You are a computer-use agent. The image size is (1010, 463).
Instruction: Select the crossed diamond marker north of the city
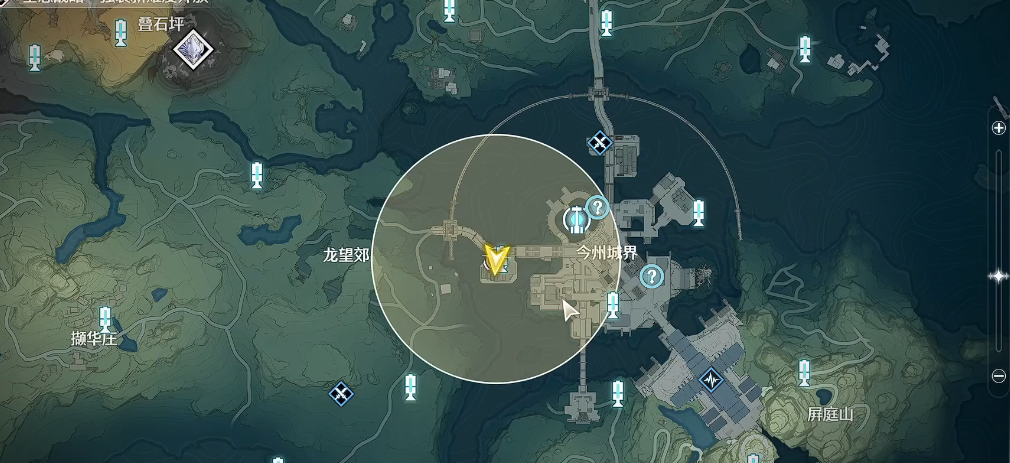point(599,143)
